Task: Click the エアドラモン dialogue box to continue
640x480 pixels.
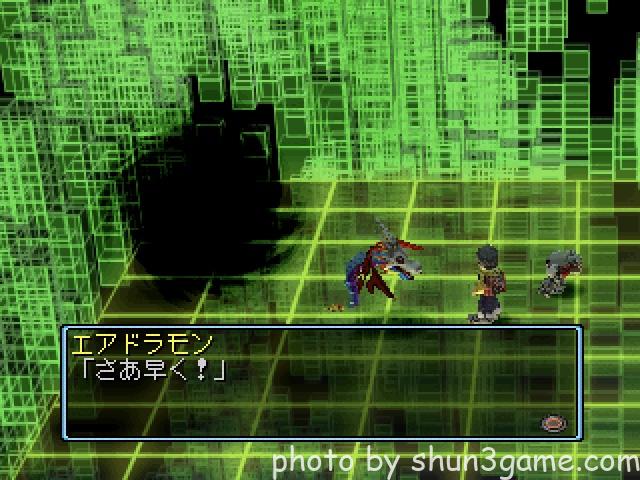Action: pyautogui.click(x=320, y=383)
